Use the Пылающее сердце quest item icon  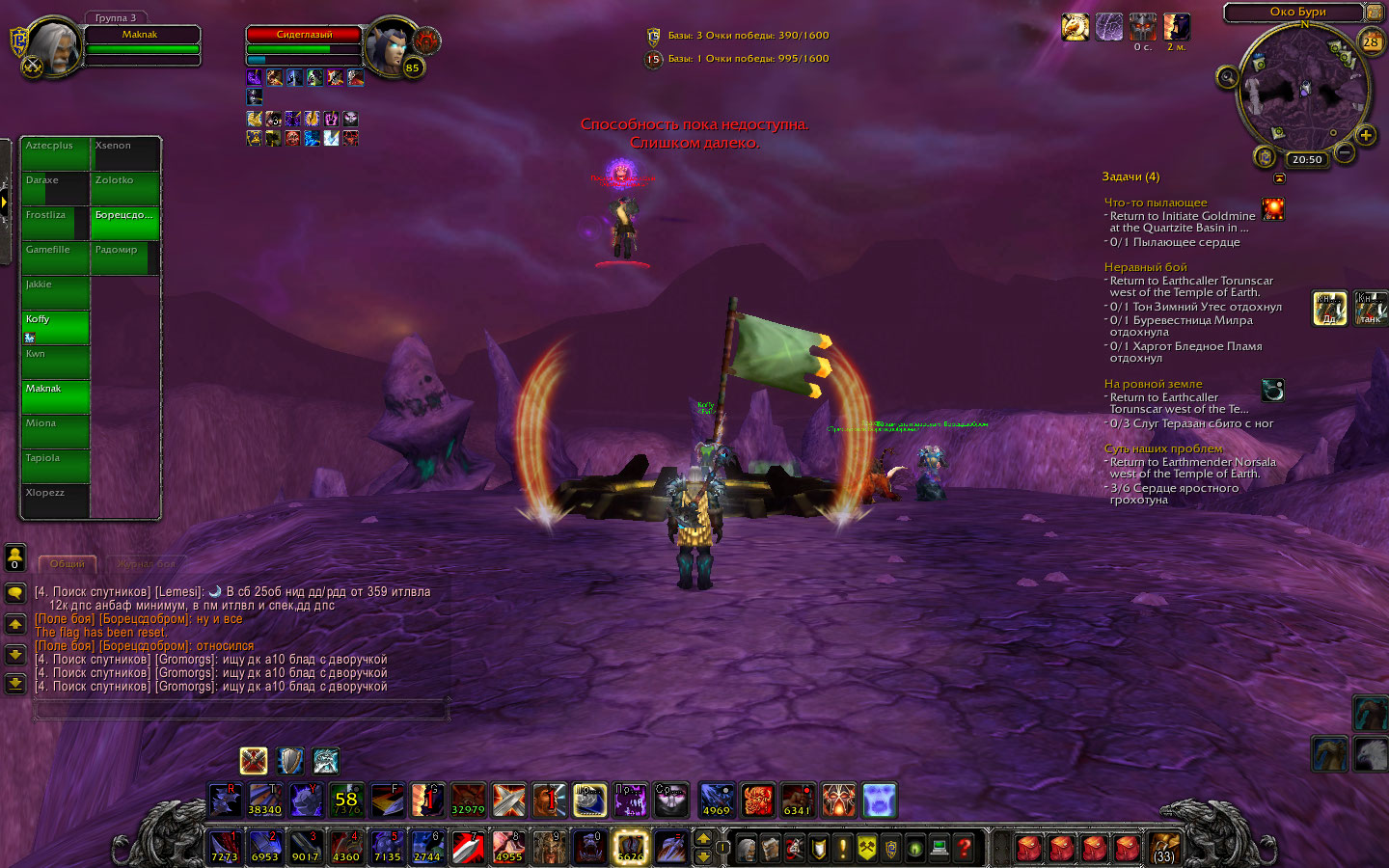[1273, 209]
